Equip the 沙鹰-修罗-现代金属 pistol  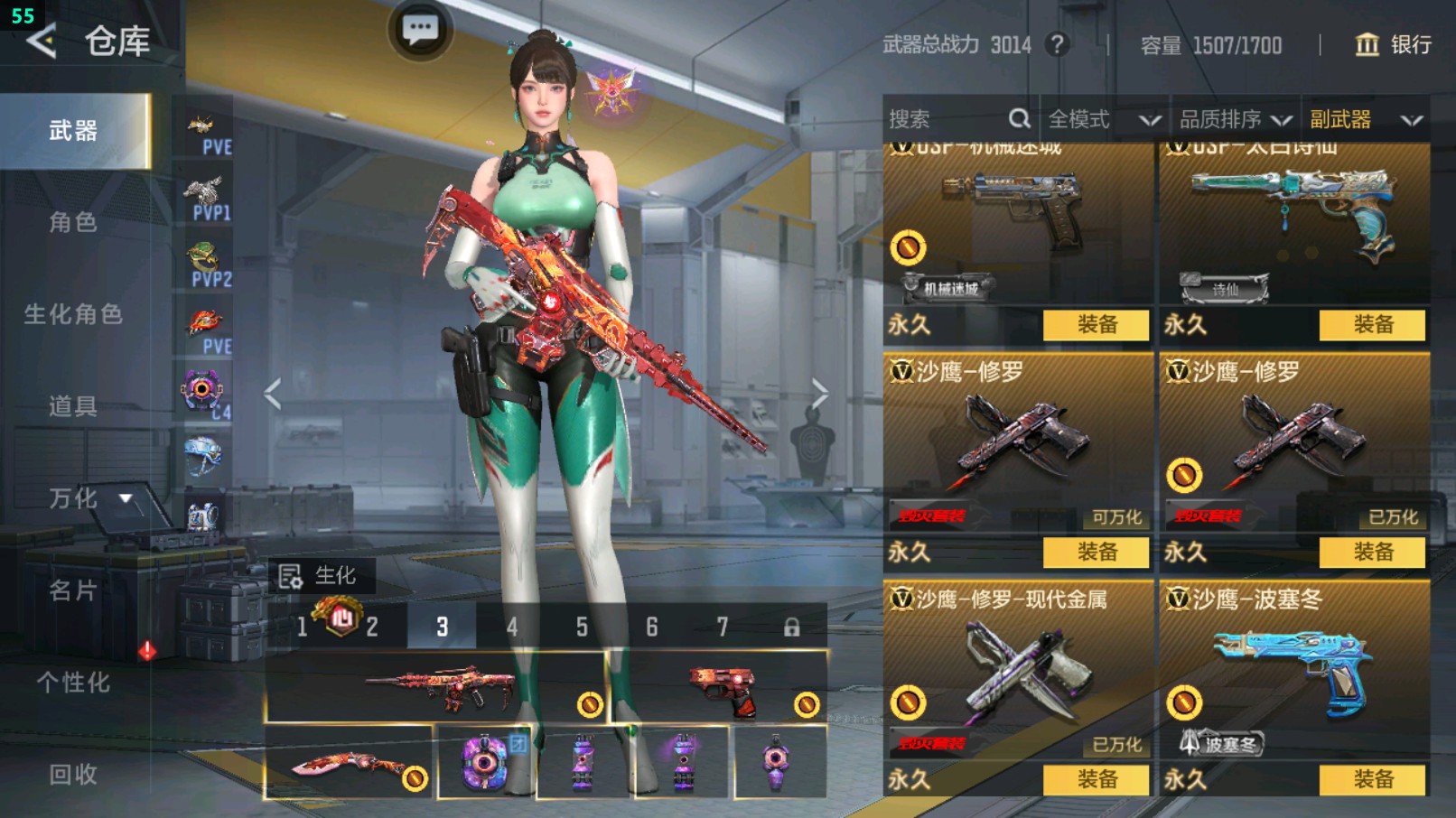click(x=1096, y=779)
